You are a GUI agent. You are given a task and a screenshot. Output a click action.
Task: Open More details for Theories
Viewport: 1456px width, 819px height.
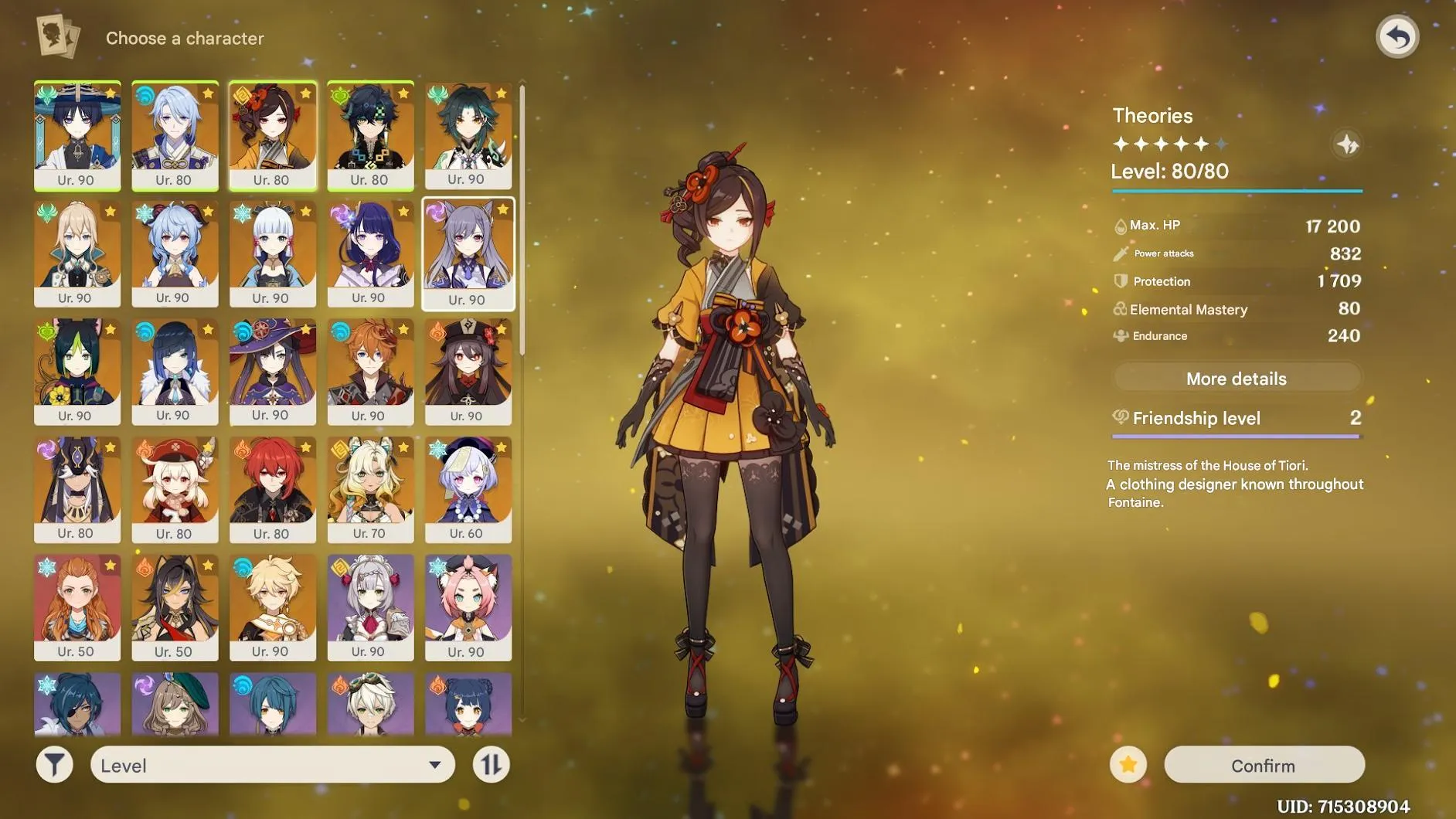point(1236,378)
